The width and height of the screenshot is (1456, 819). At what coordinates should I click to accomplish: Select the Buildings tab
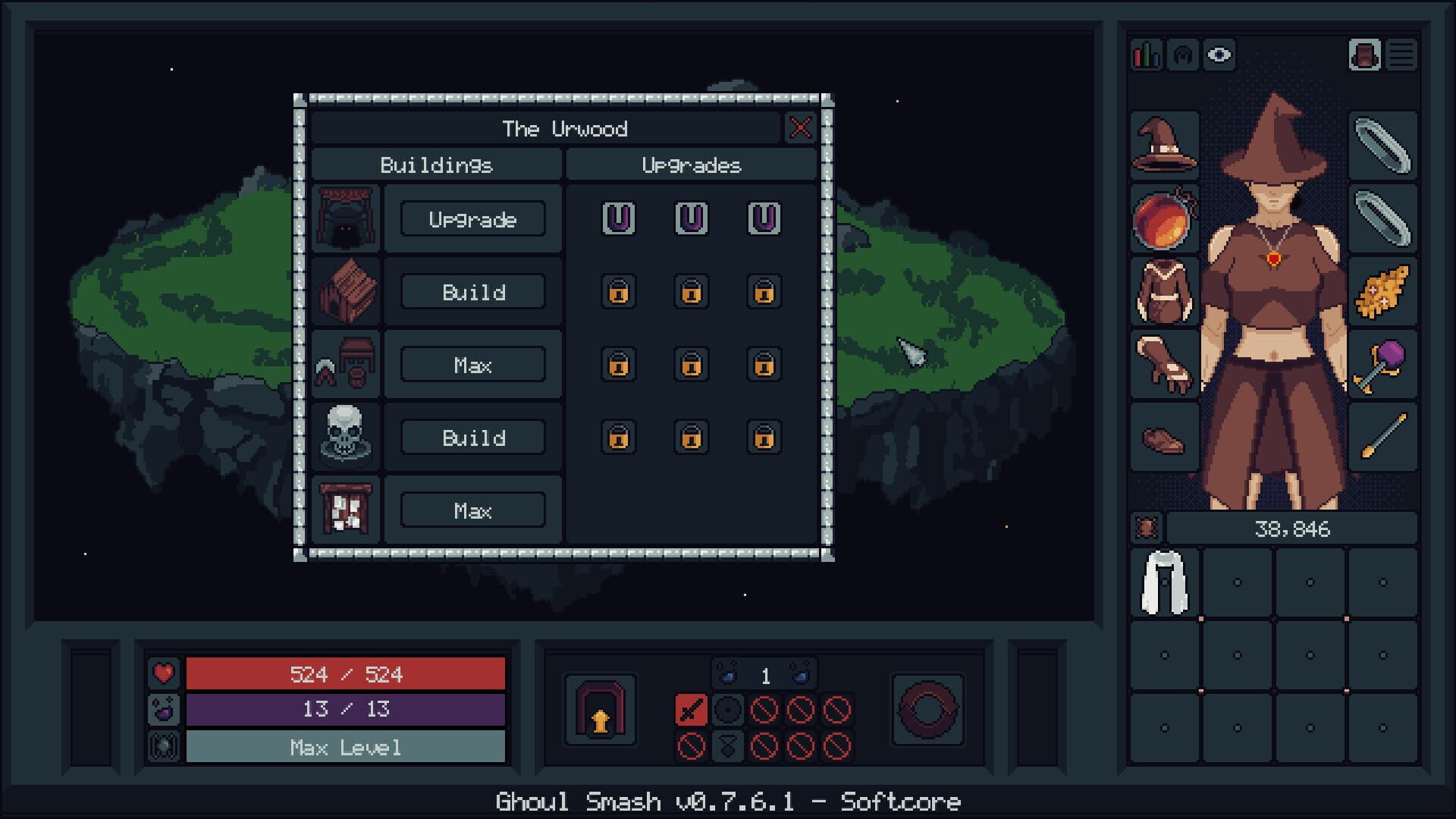point(438,165)
